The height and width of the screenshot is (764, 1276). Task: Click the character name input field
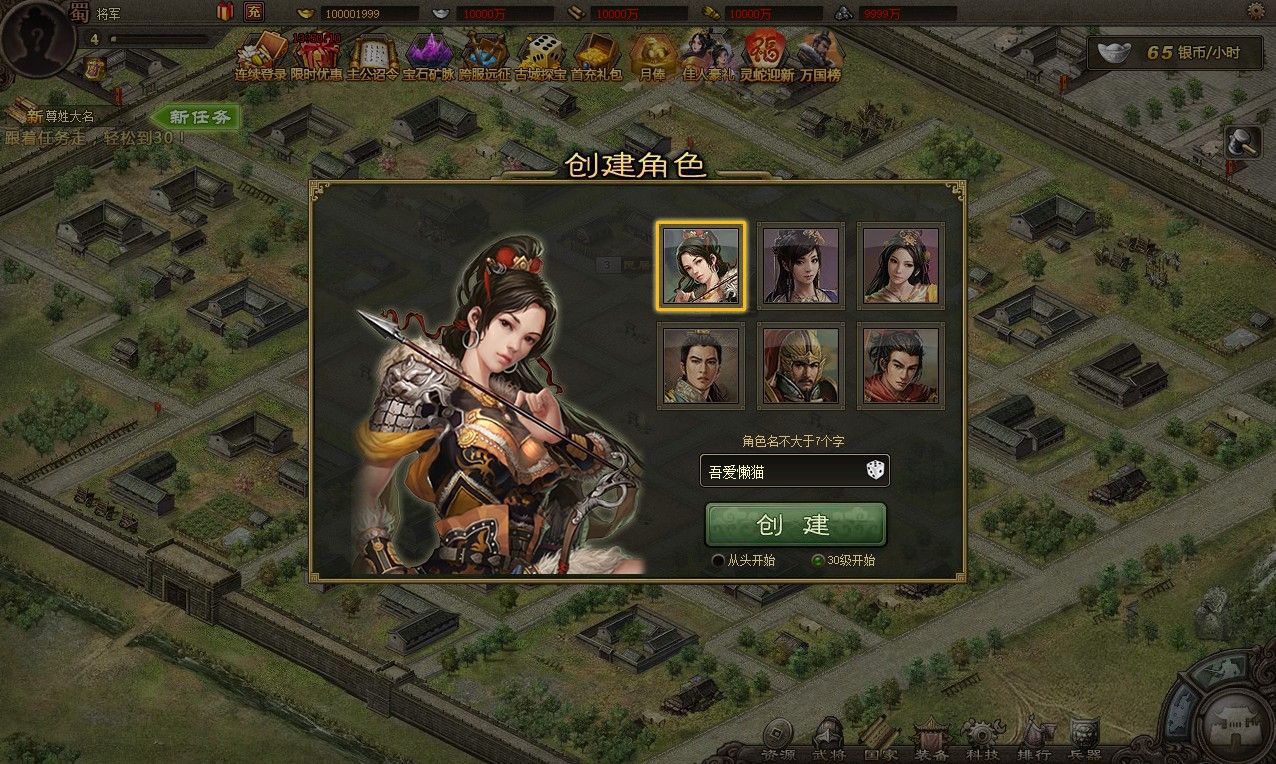click(780, 471)
